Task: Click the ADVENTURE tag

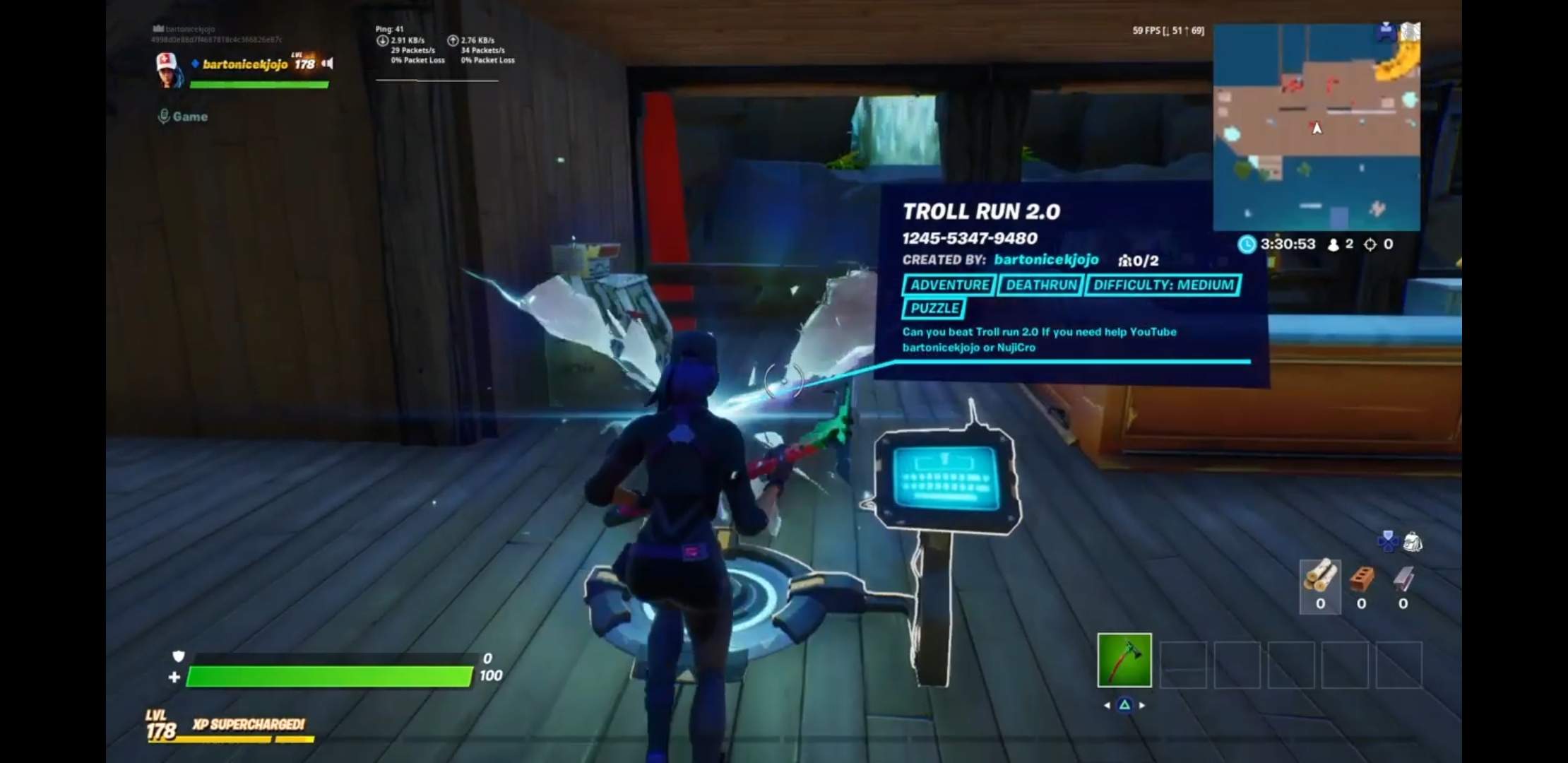Action: pyautogui.click(x=949, y=285)
